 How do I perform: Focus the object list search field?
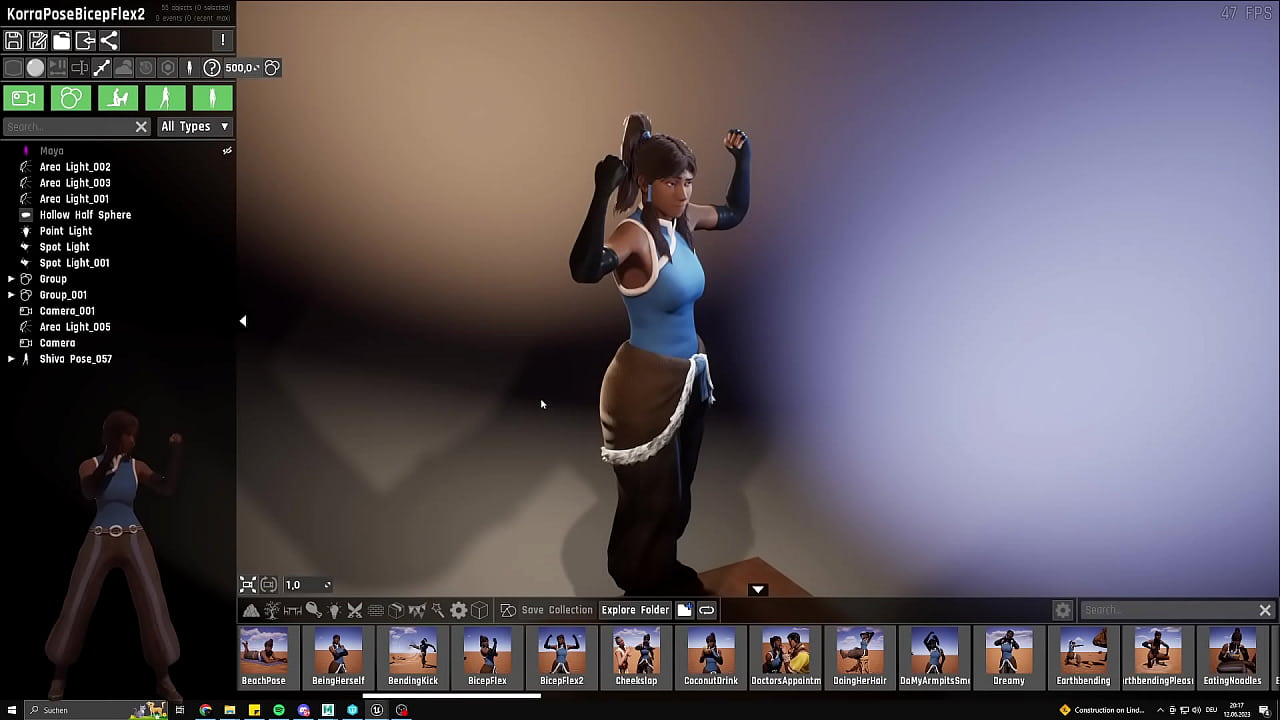(x=68, y=127)
